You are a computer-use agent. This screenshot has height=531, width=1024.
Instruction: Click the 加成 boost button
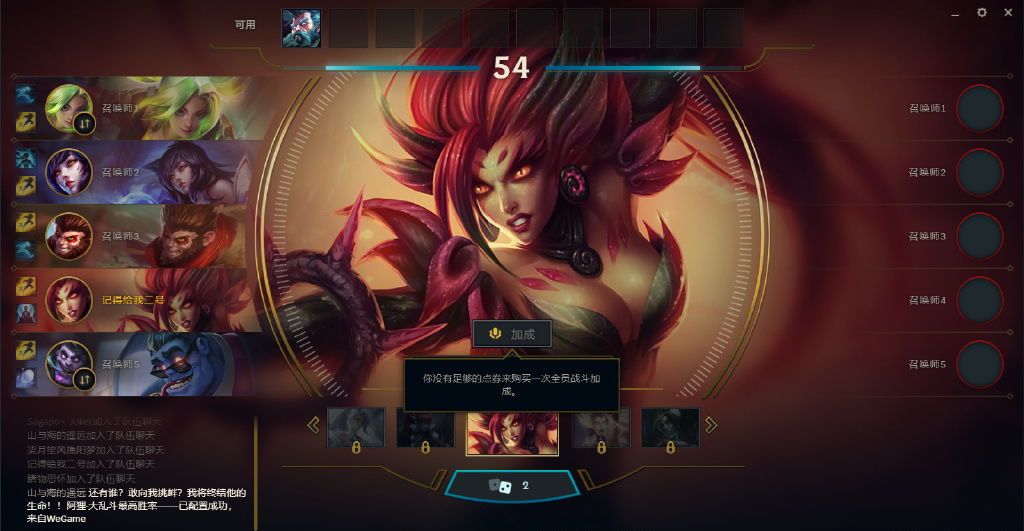point(511,334)
